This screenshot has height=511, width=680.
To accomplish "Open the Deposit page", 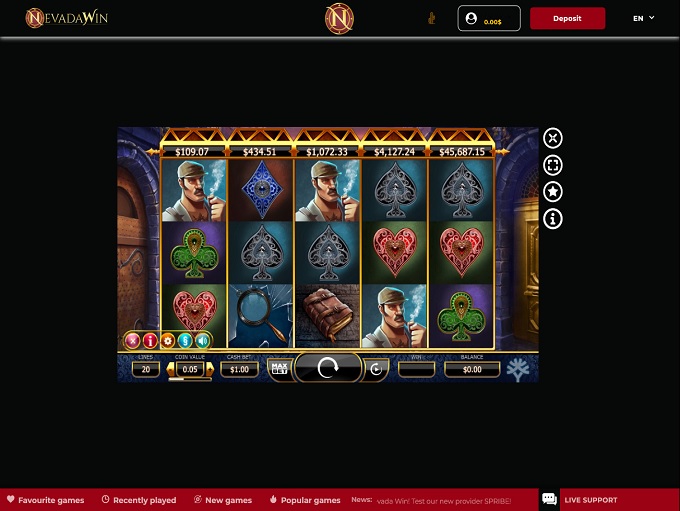I will [567, 18].
